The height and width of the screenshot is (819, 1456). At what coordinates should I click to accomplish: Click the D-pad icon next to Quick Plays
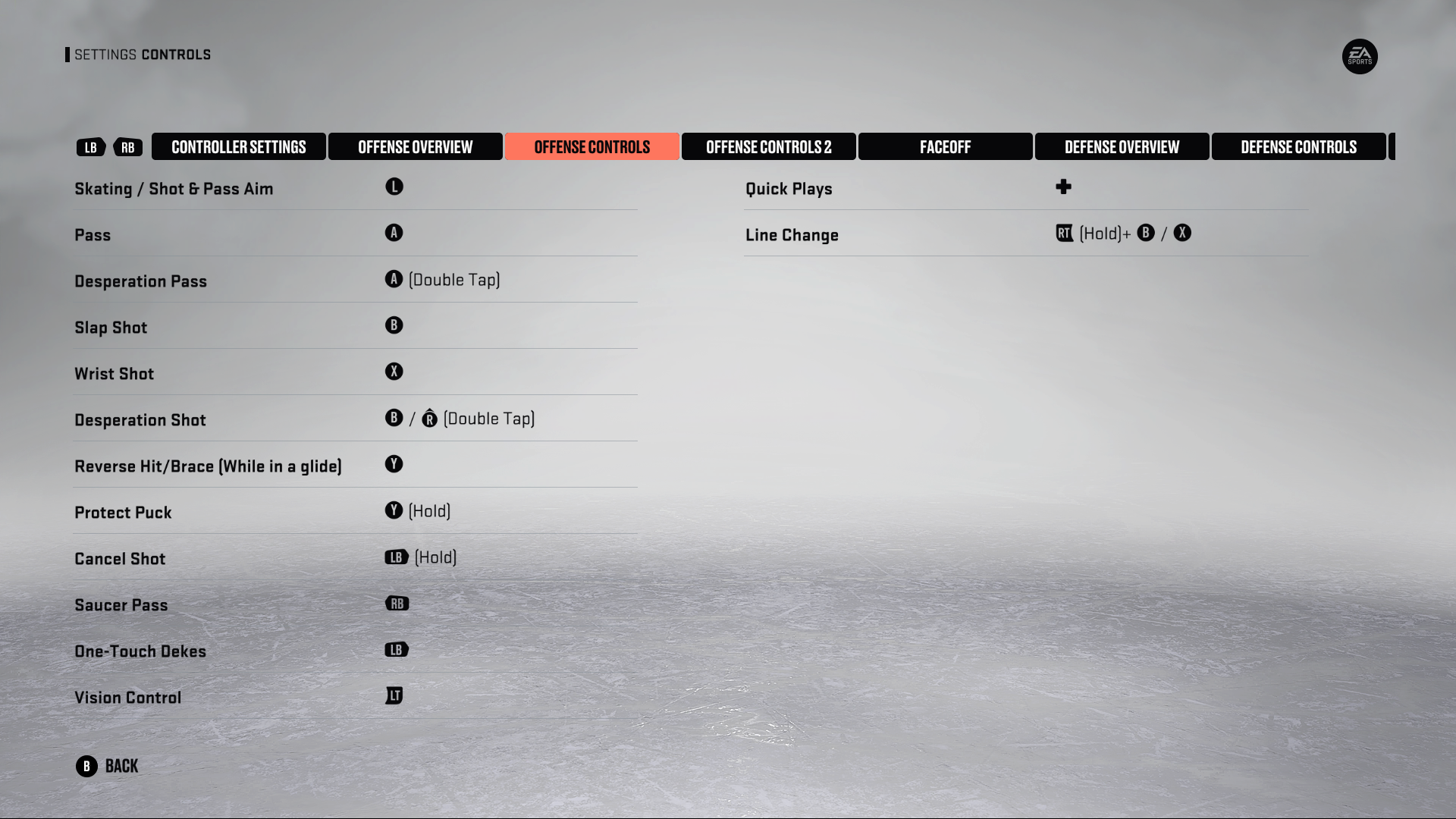(1063, 187)
